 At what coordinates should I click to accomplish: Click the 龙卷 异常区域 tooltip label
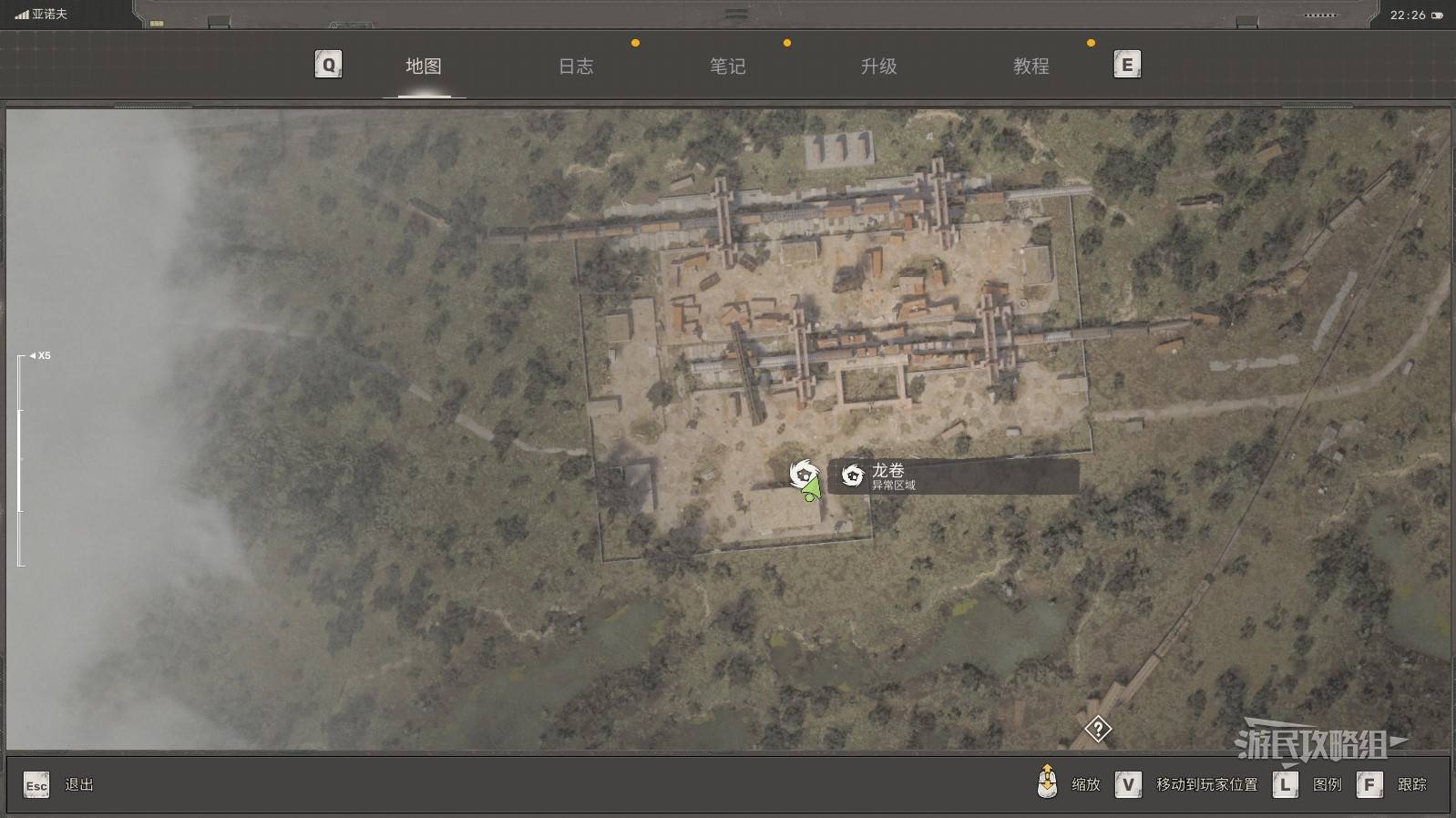[952, 476]
